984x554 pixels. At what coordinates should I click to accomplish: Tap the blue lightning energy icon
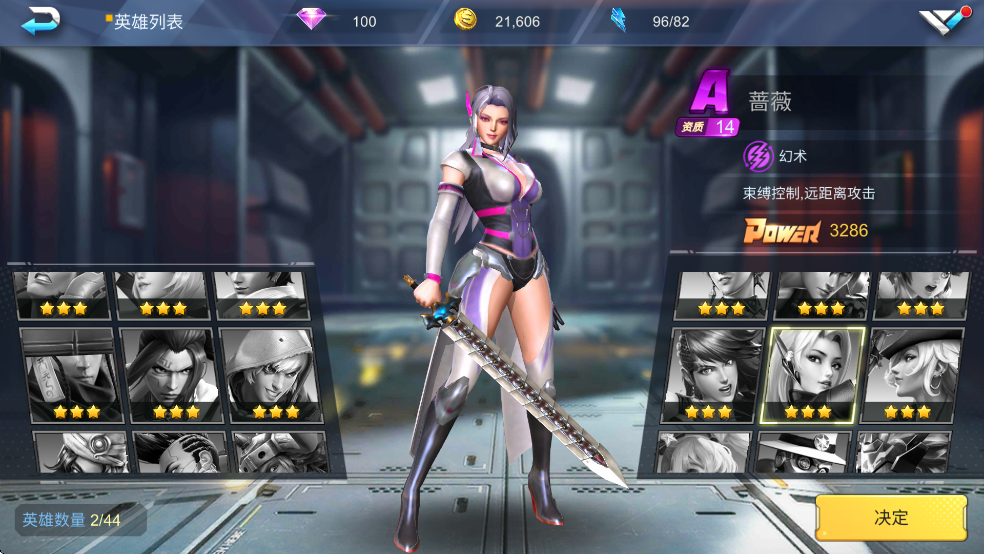click(619, 20)
